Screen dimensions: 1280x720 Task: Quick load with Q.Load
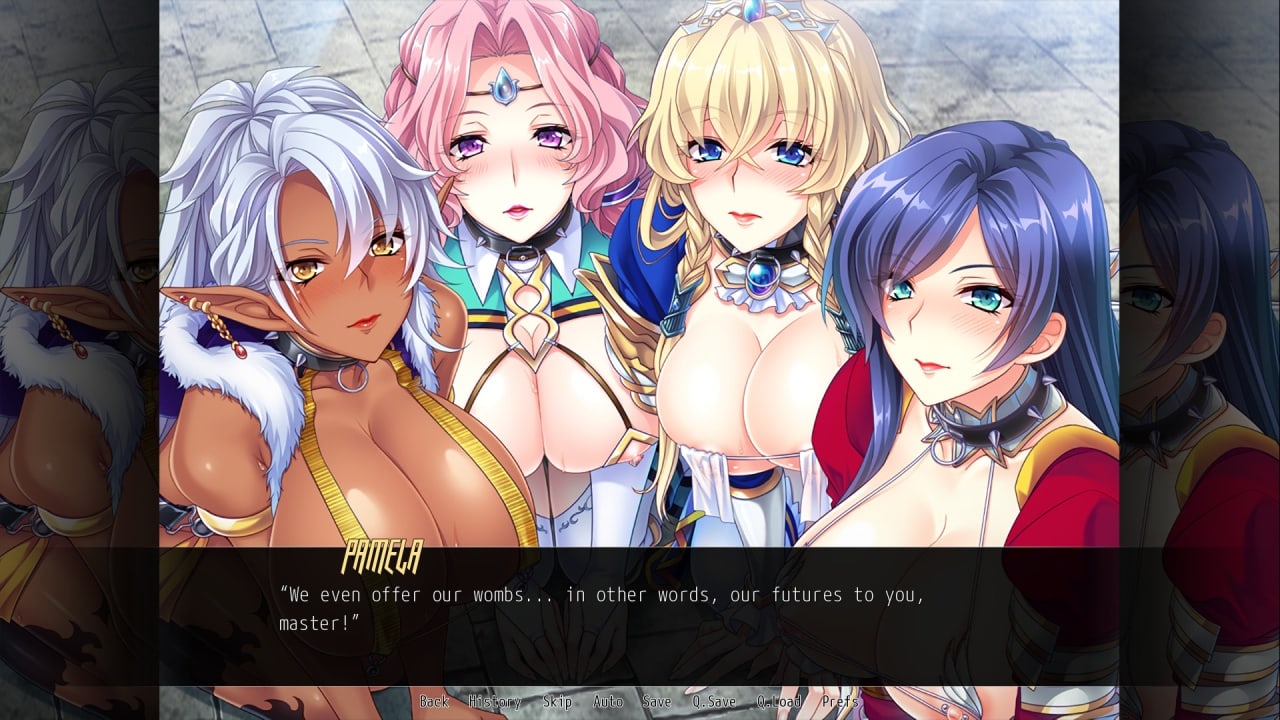coord(779,702)
